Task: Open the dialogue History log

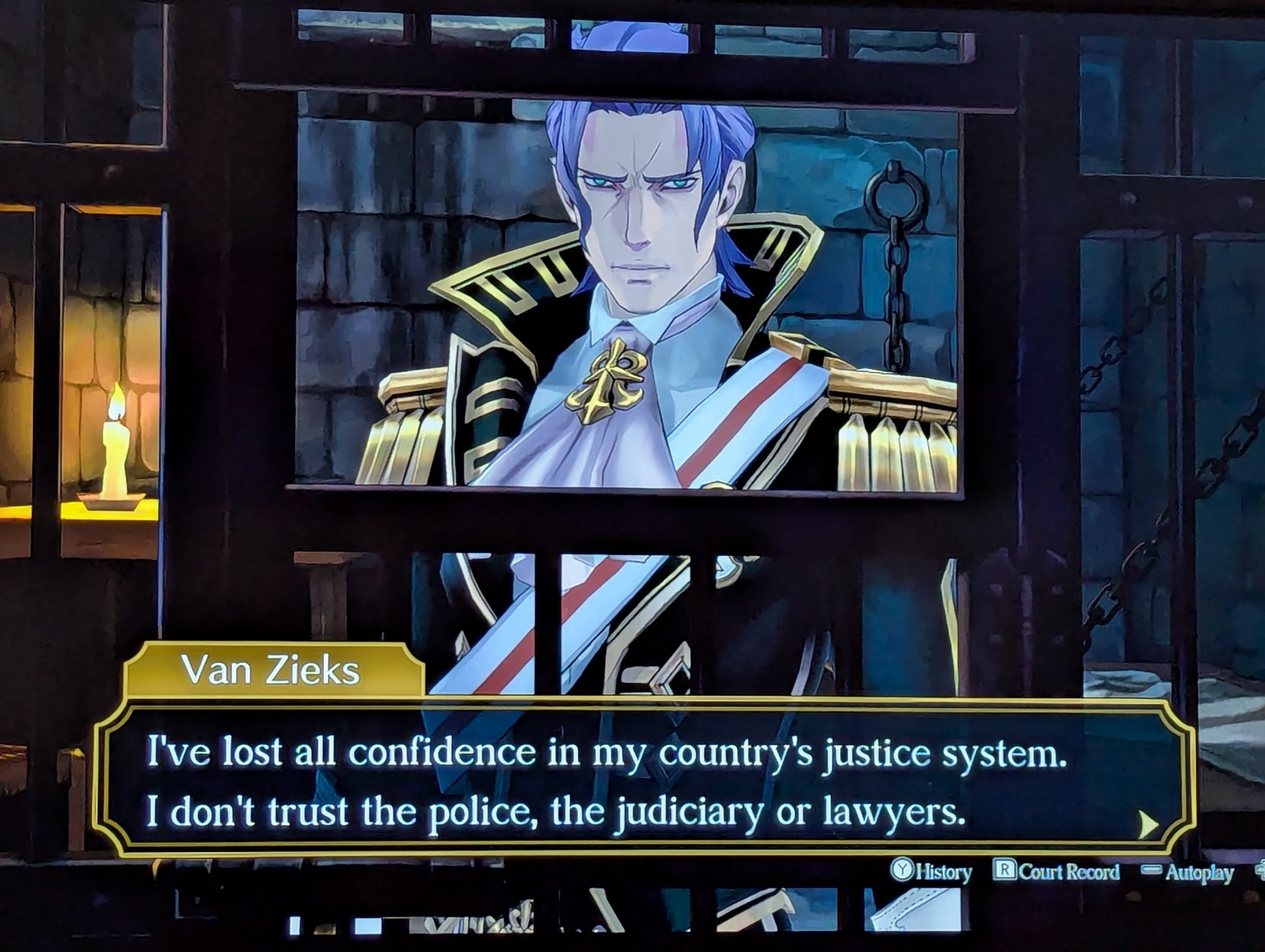Action: click(x=932, y=872)
